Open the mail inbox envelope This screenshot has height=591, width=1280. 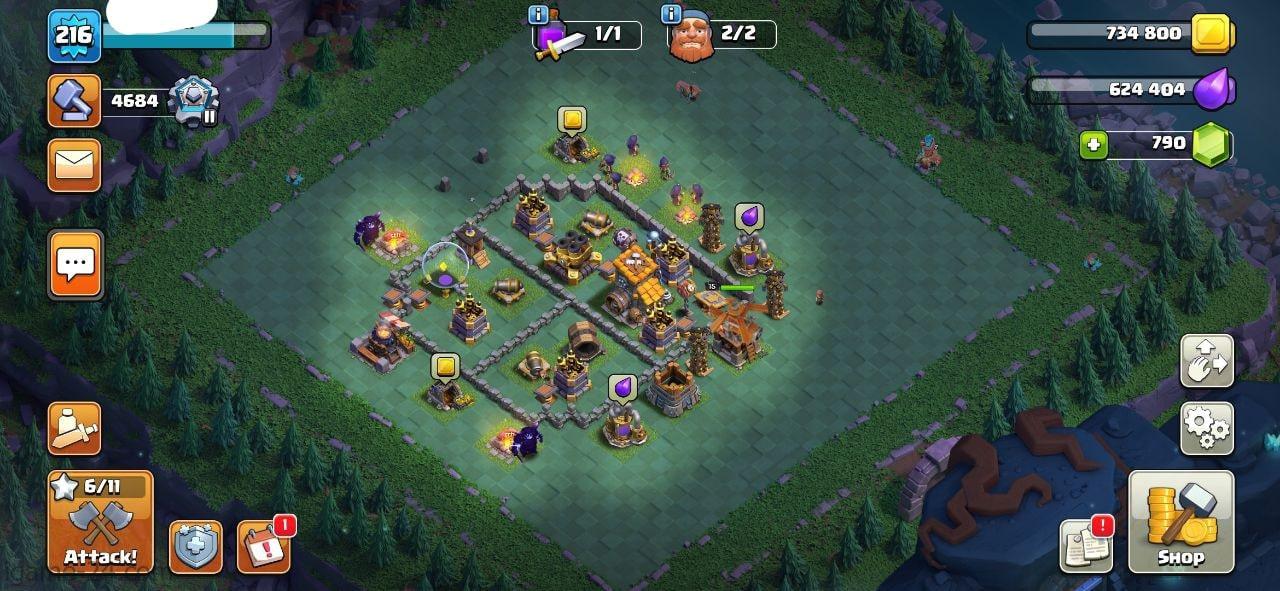(x=75, y=165)
